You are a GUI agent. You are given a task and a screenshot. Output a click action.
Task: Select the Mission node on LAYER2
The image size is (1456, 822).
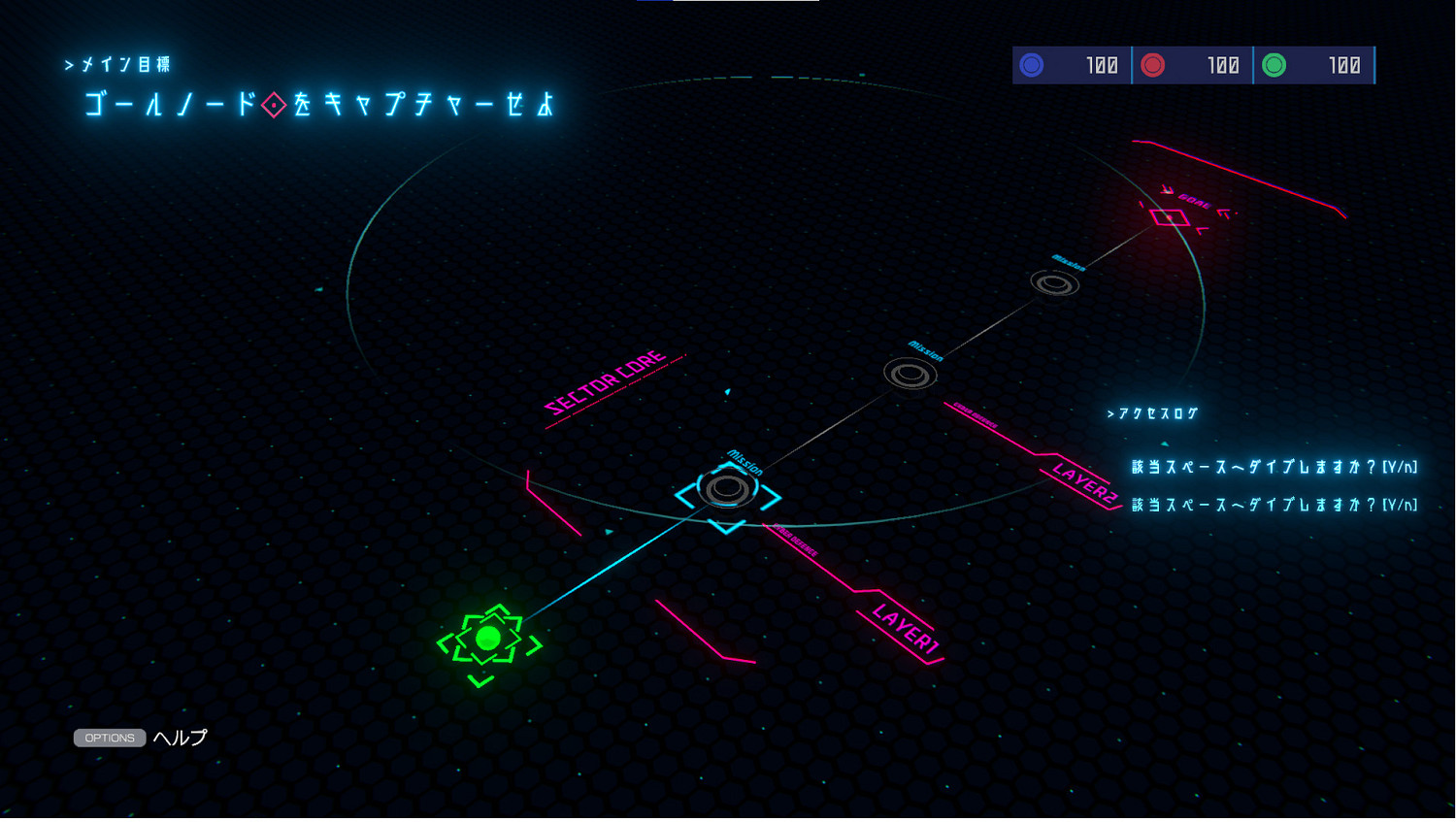coord(909,373)
